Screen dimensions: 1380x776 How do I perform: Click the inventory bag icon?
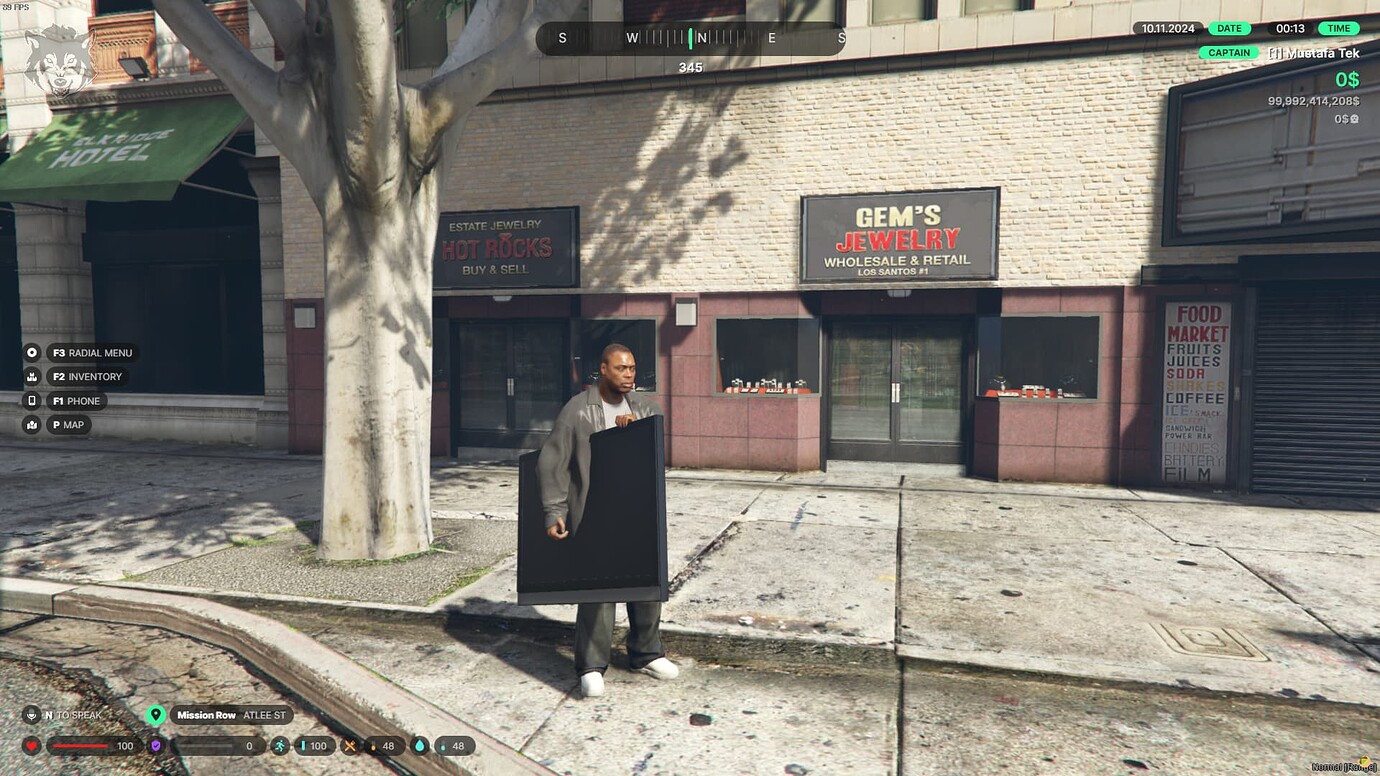point(31,376)
